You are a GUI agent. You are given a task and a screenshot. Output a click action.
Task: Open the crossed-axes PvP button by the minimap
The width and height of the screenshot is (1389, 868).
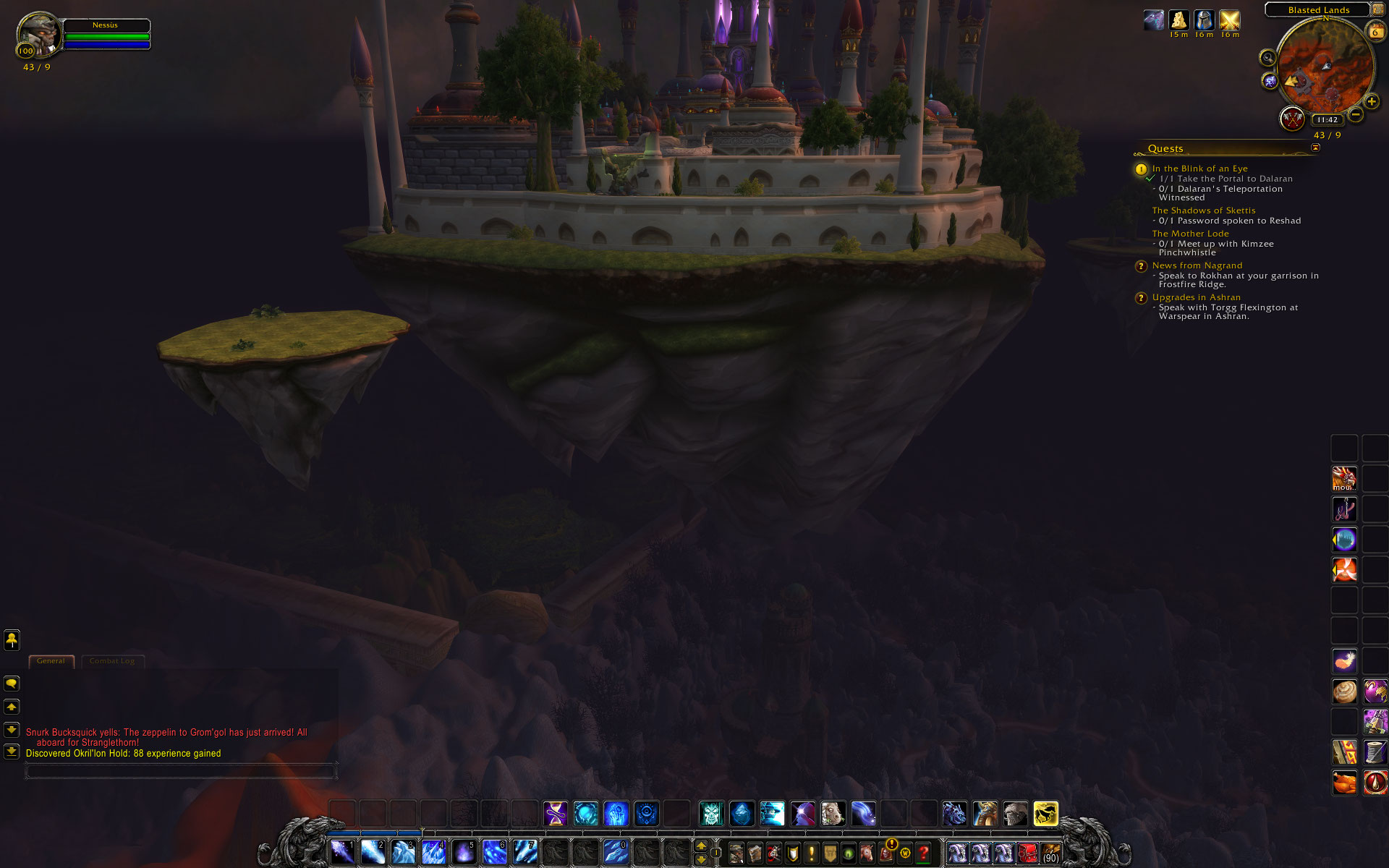pos(1292,118)
